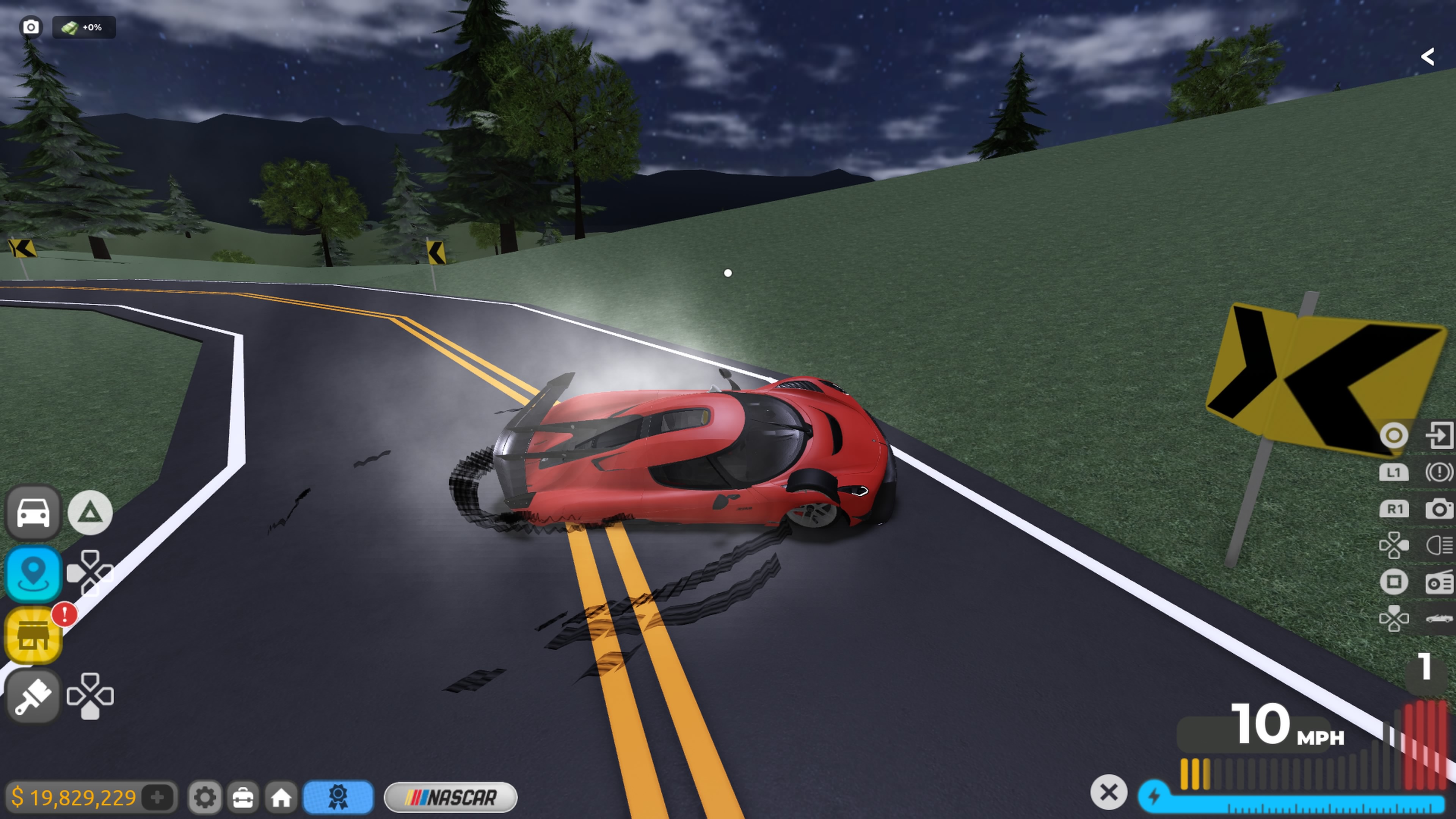Open the radio icon
Viewport: 1456px width, 819px height.
pyautogui.click(x=1439, y=582)
